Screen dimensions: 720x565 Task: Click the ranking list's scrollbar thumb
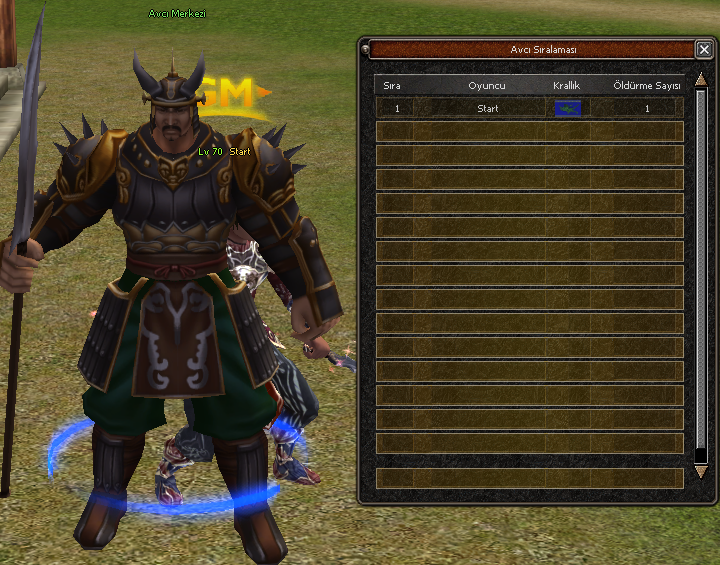pos(700,270)
